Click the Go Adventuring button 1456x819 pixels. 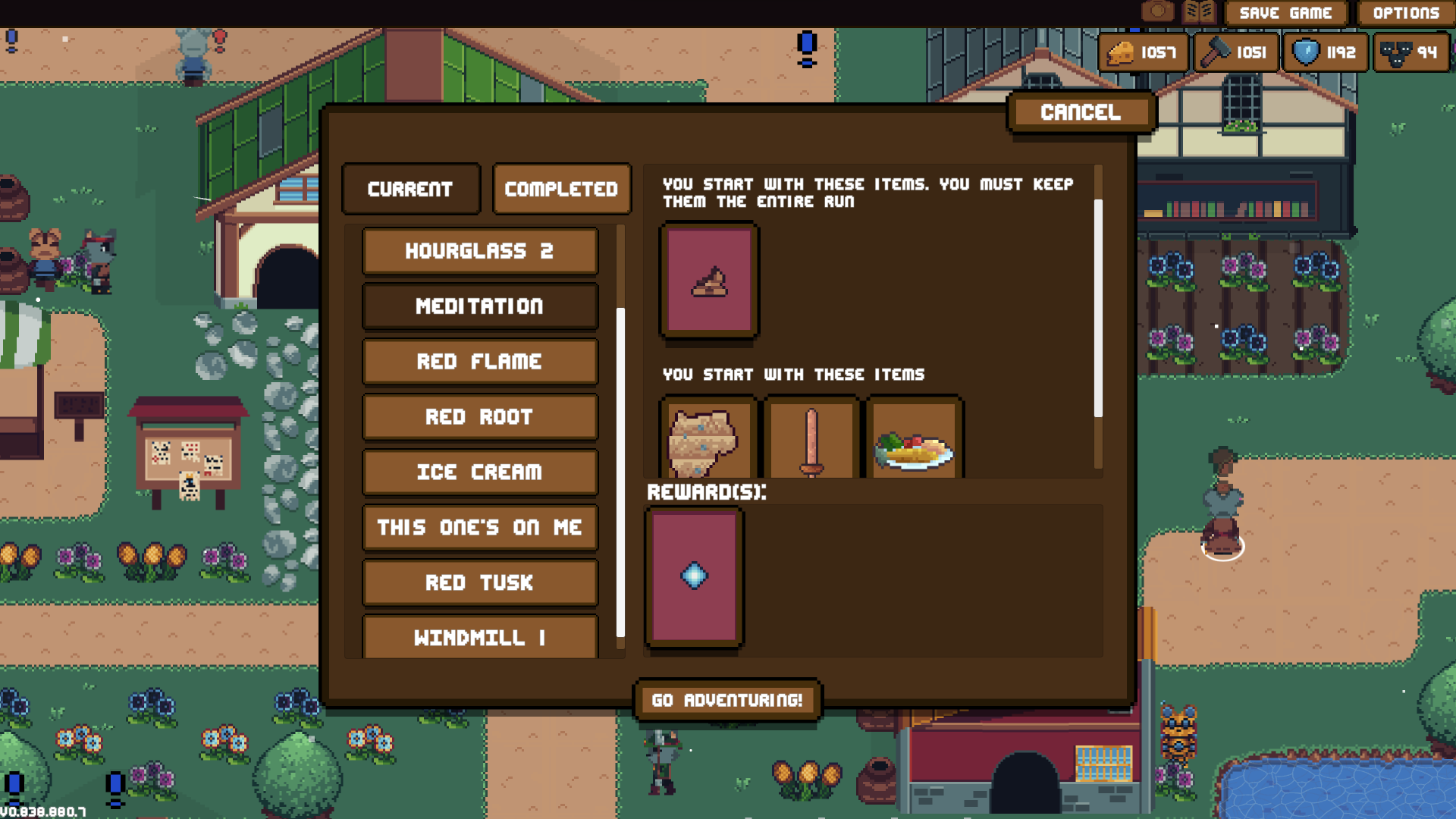tap(727, 700)
